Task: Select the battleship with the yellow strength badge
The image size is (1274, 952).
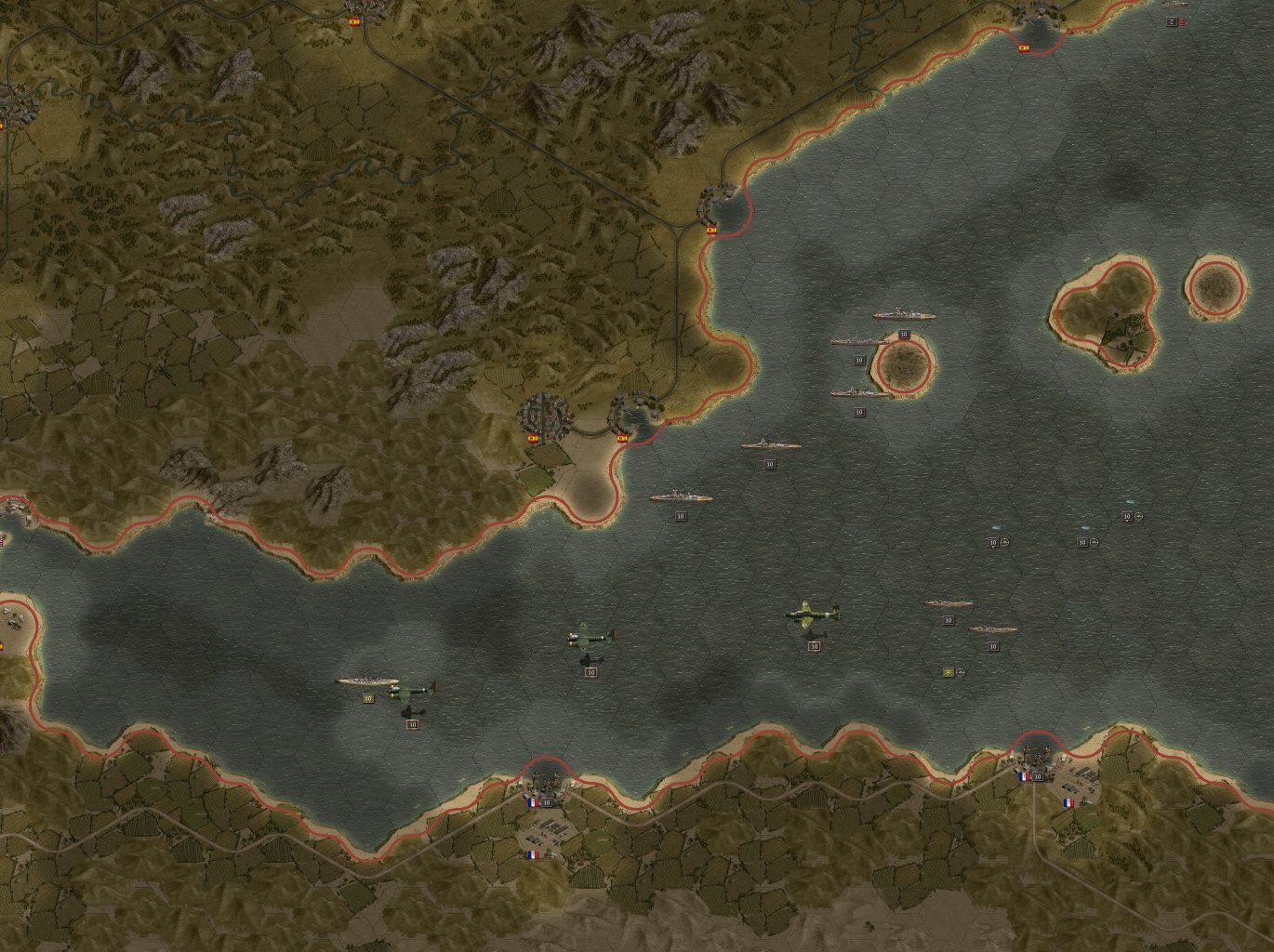Action: (366, 682)
